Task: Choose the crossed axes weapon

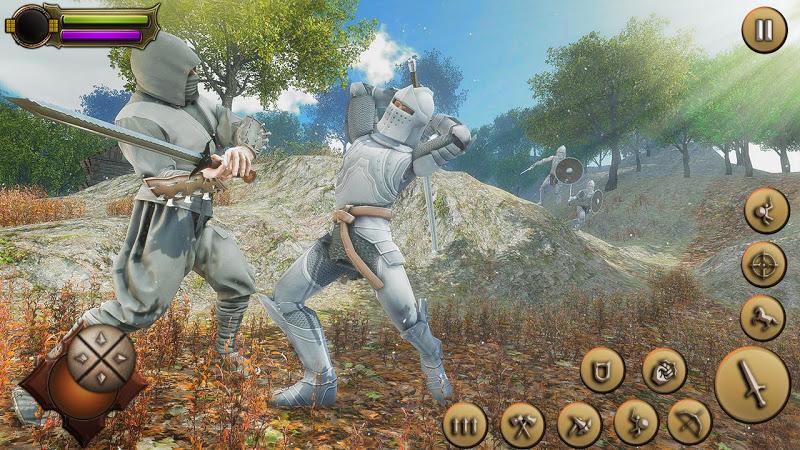Action: (521, 424)
